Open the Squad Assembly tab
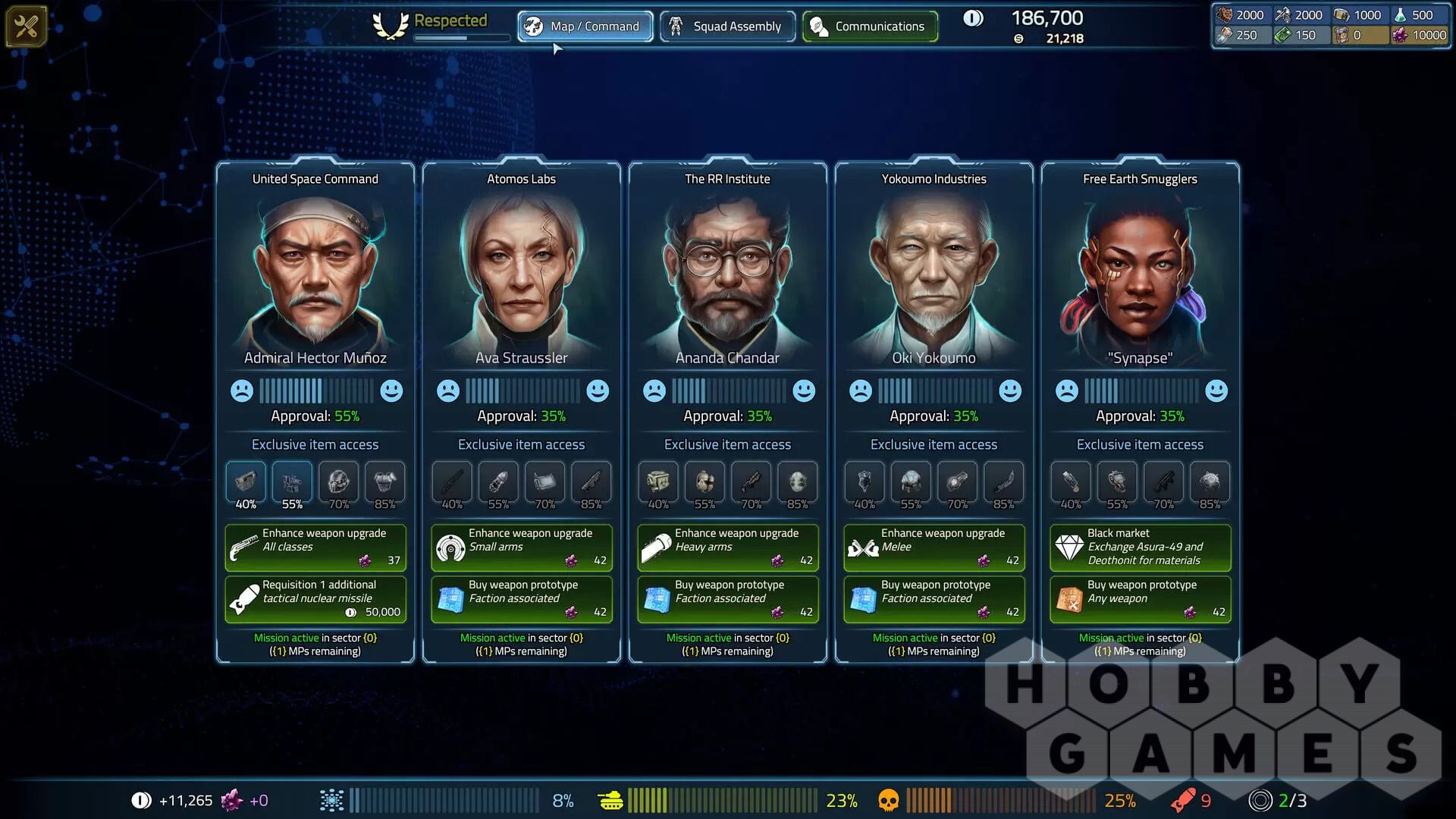Viewport: 1456px width, 819px height. pyautogui.click(x=727, y=27)
